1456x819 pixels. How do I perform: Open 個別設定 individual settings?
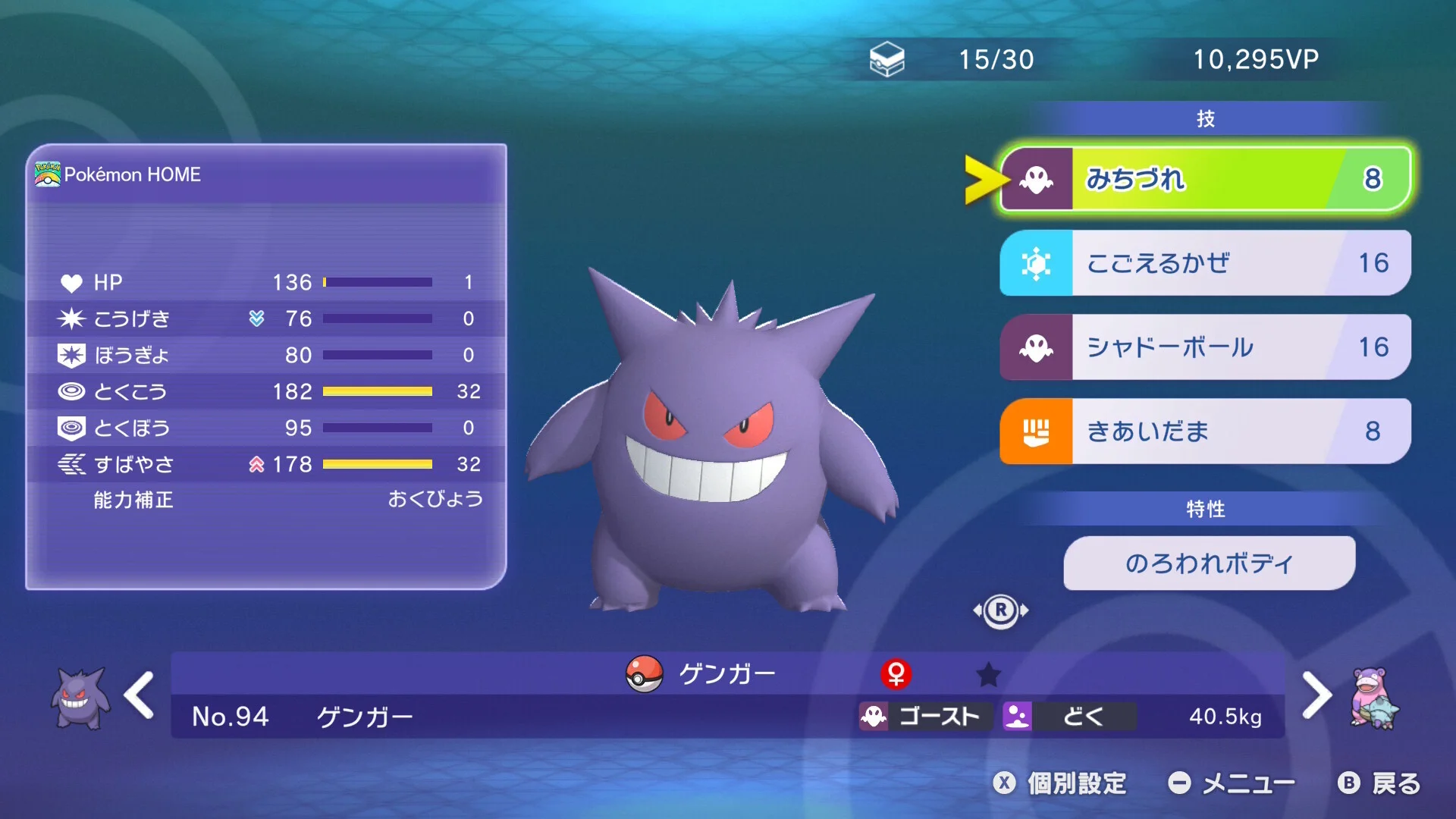[x=1062, y=783]
